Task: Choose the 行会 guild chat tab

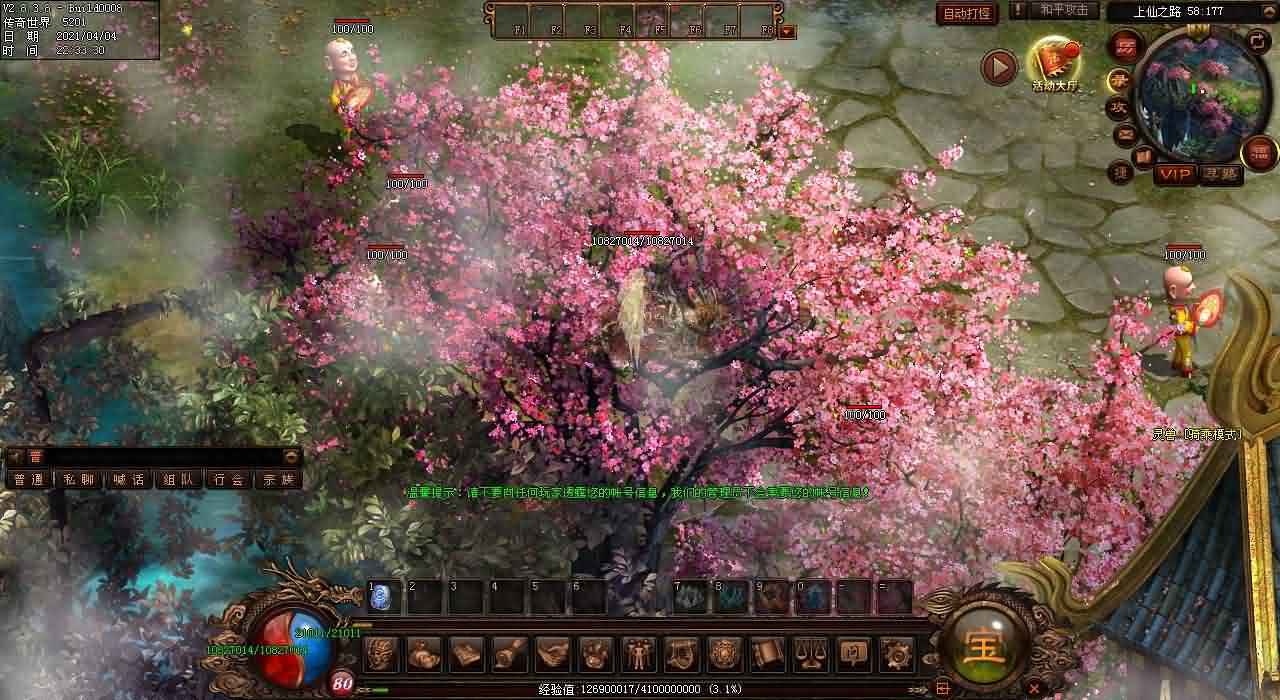Action: [229, 480]
